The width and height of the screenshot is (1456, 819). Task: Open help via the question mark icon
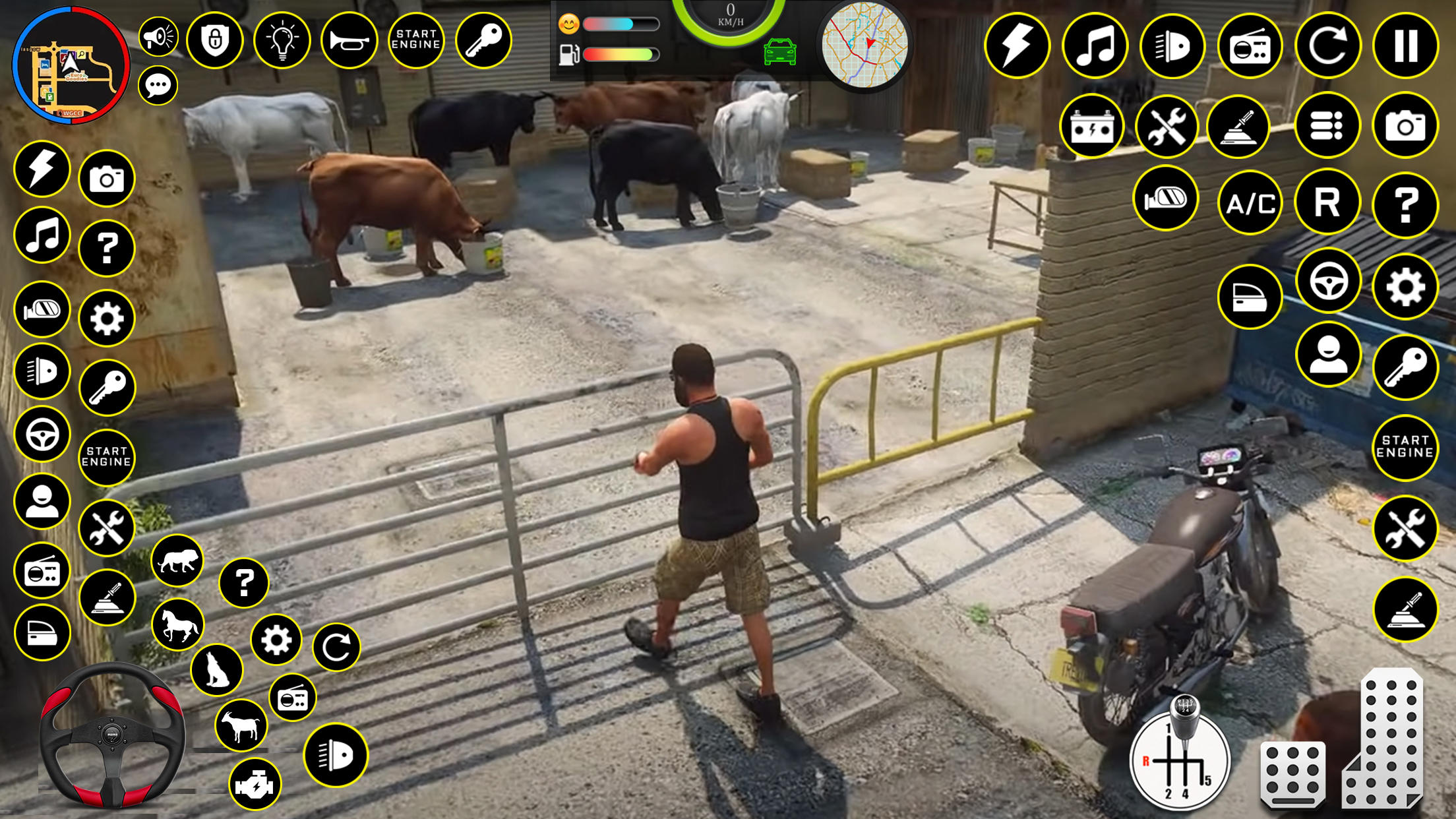1405,203
